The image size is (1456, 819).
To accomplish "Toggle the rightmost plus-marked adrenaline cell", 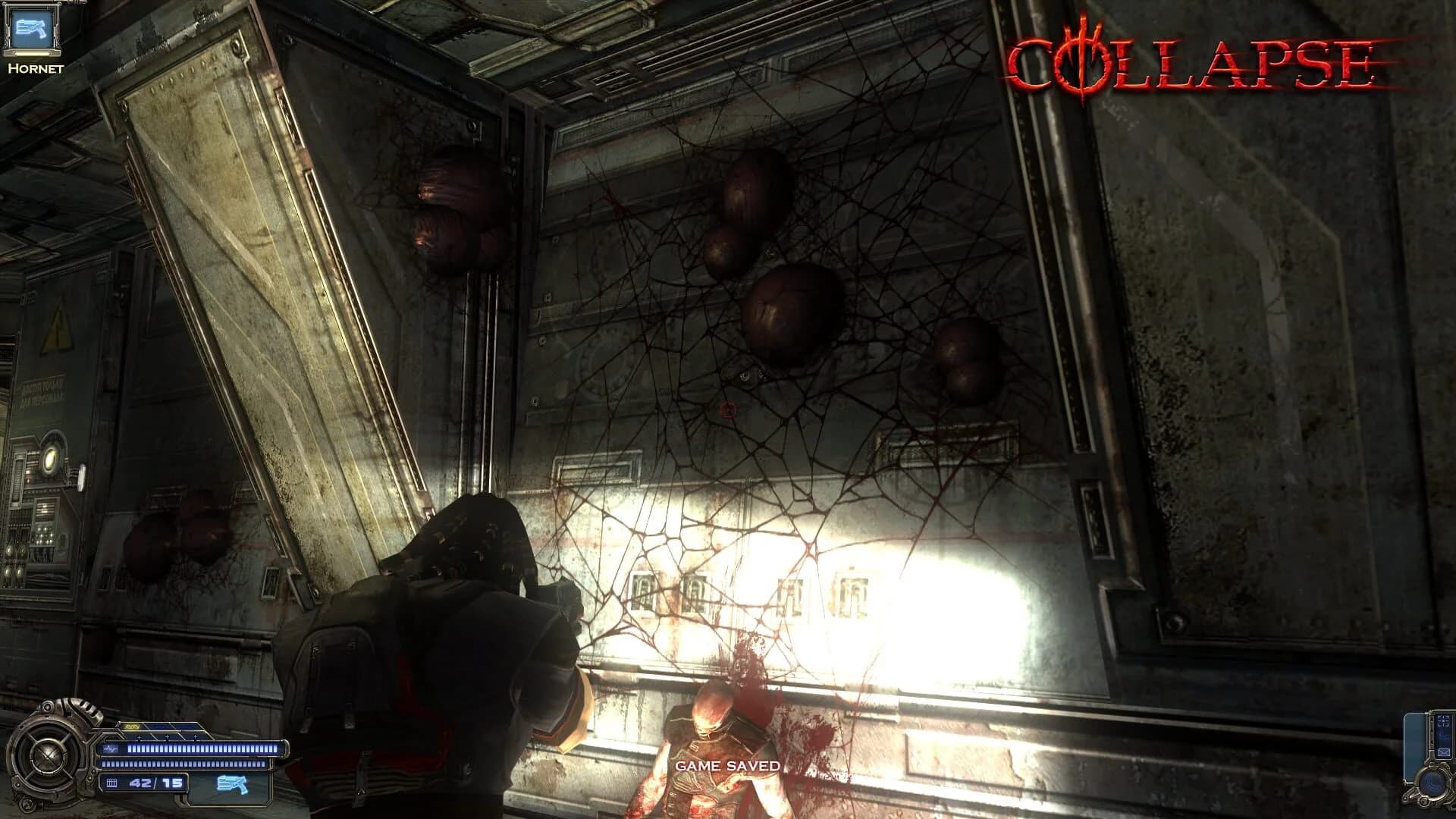I will point(196,737).
